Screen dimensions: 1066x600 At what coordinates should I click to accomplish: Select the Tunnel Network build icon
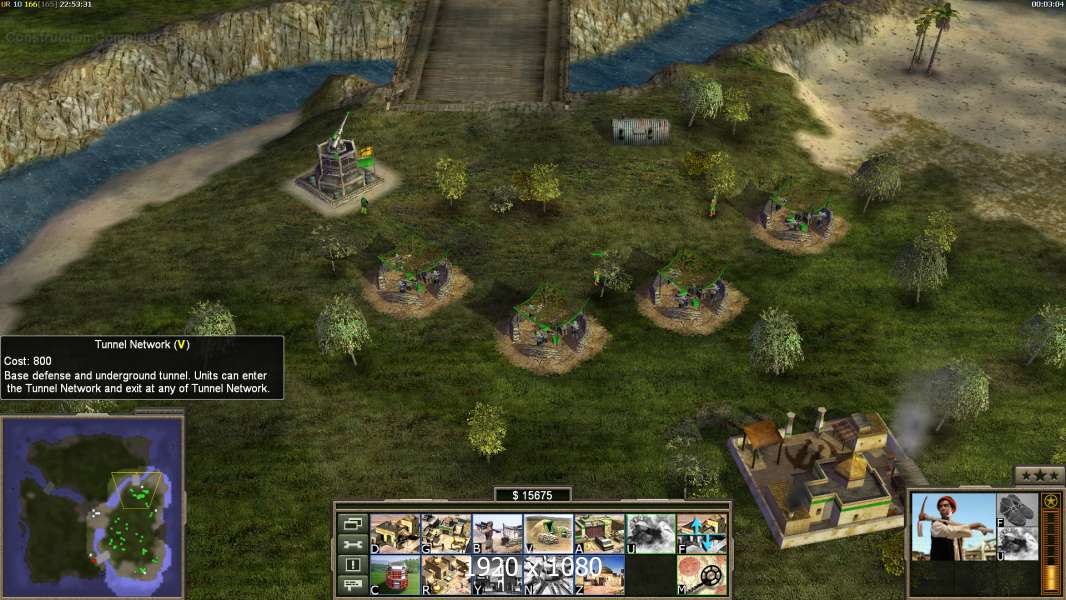[x=548, y=534]
